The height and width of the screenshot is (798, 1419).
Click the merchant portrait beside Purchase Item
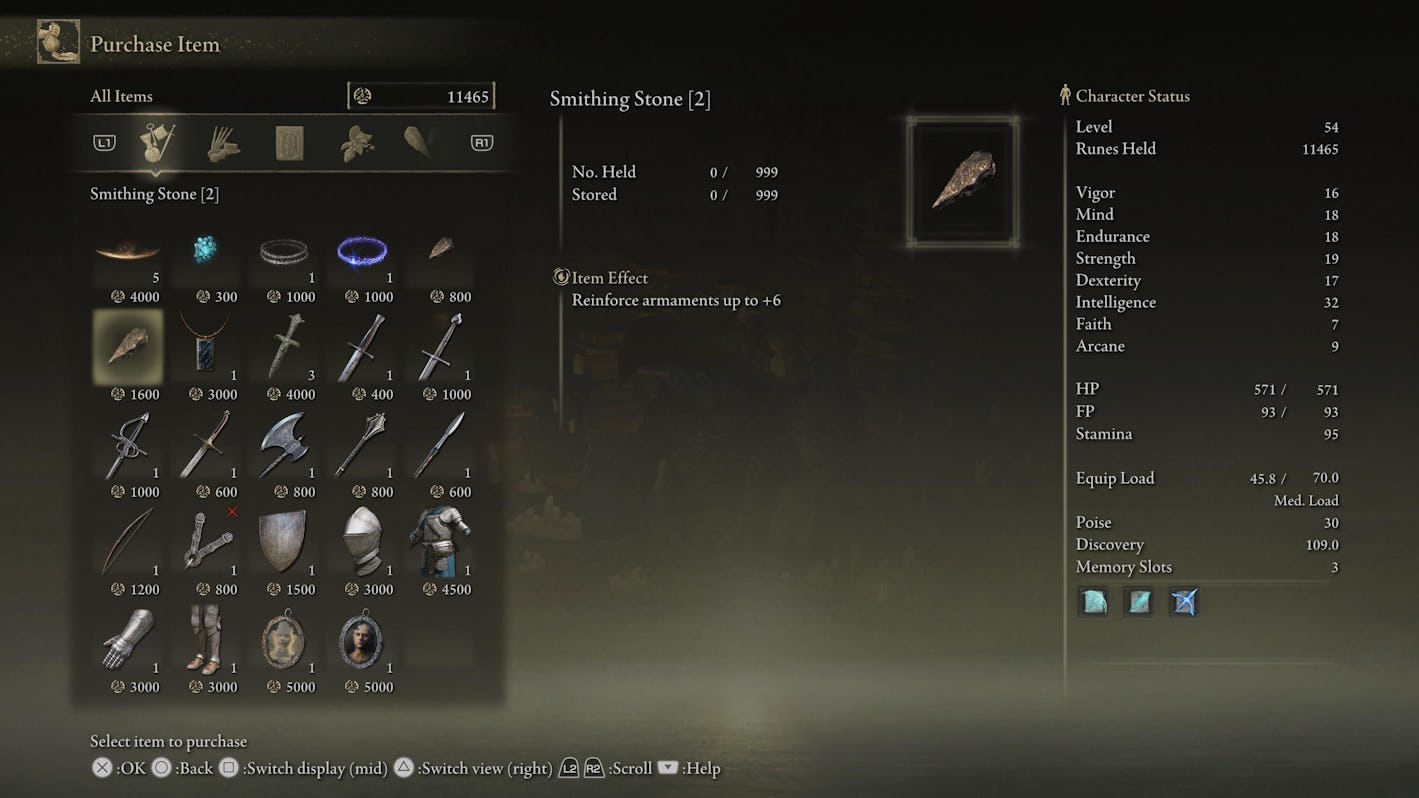pos(59,41)
